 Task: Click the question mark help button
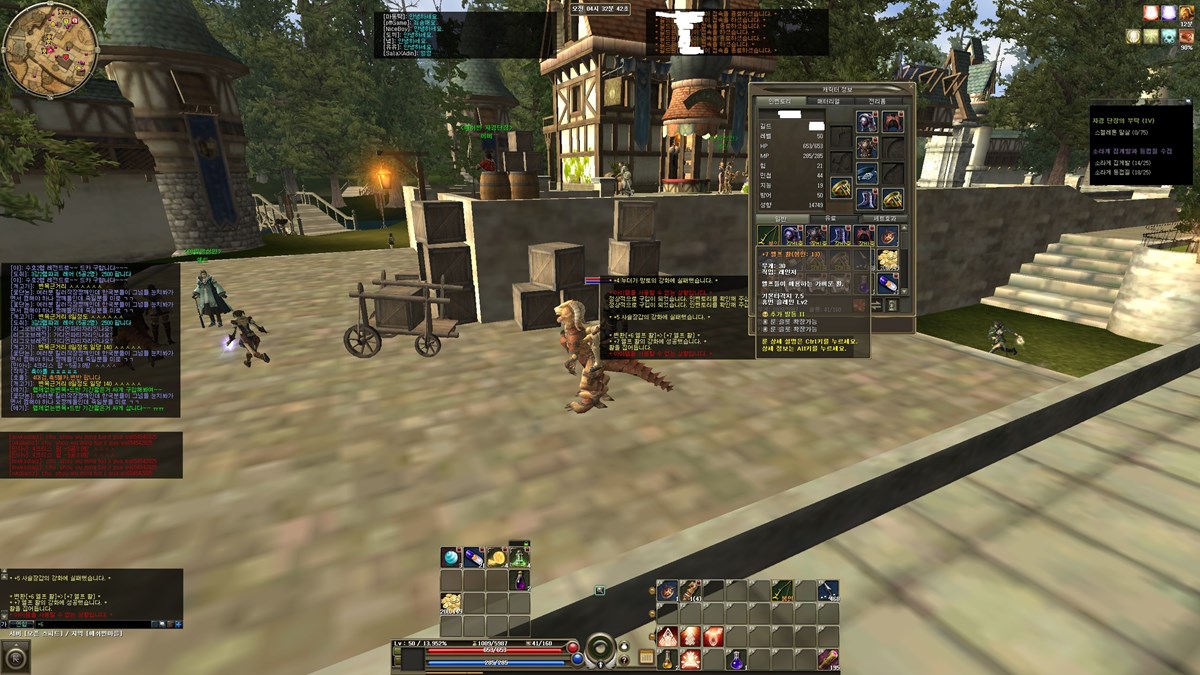coord(625,658)
